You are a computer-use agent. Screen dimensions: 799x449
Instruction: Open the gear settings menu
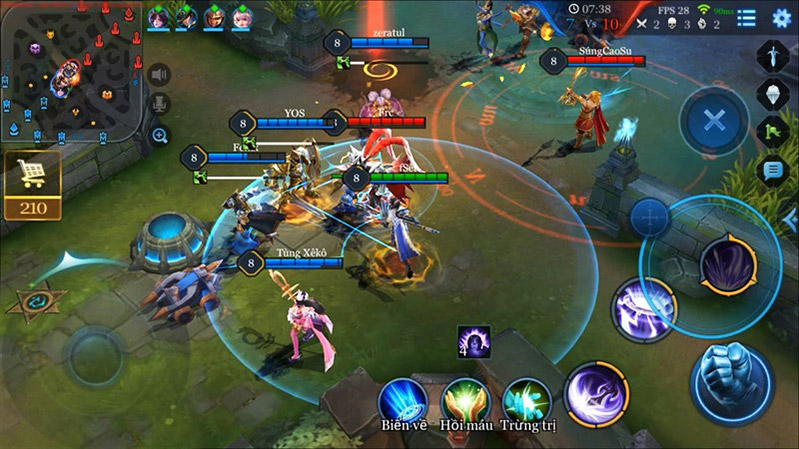pos(781,18)
